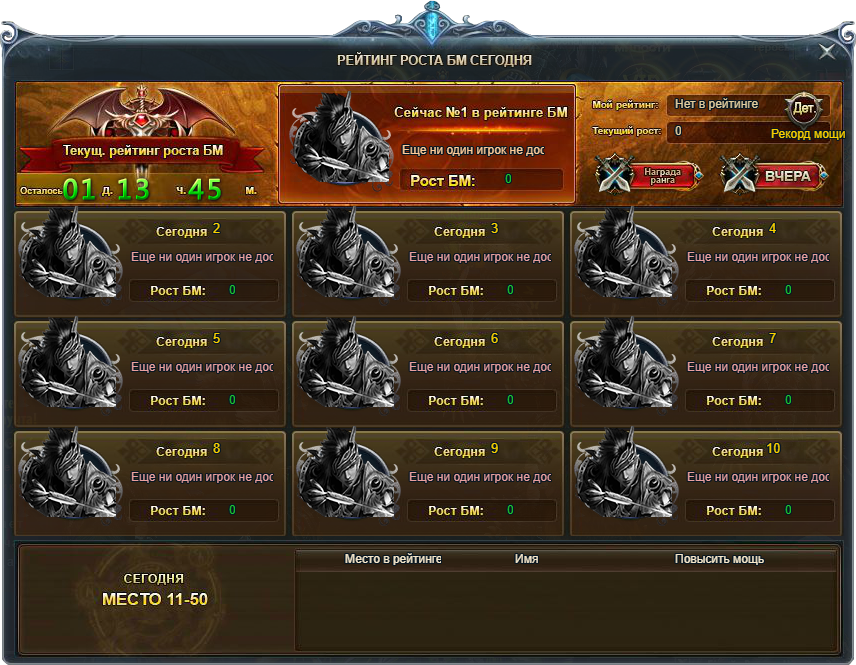Close the BM growth rating window
The width and height of the screenshot is (856, 665).
pos(827,52)
